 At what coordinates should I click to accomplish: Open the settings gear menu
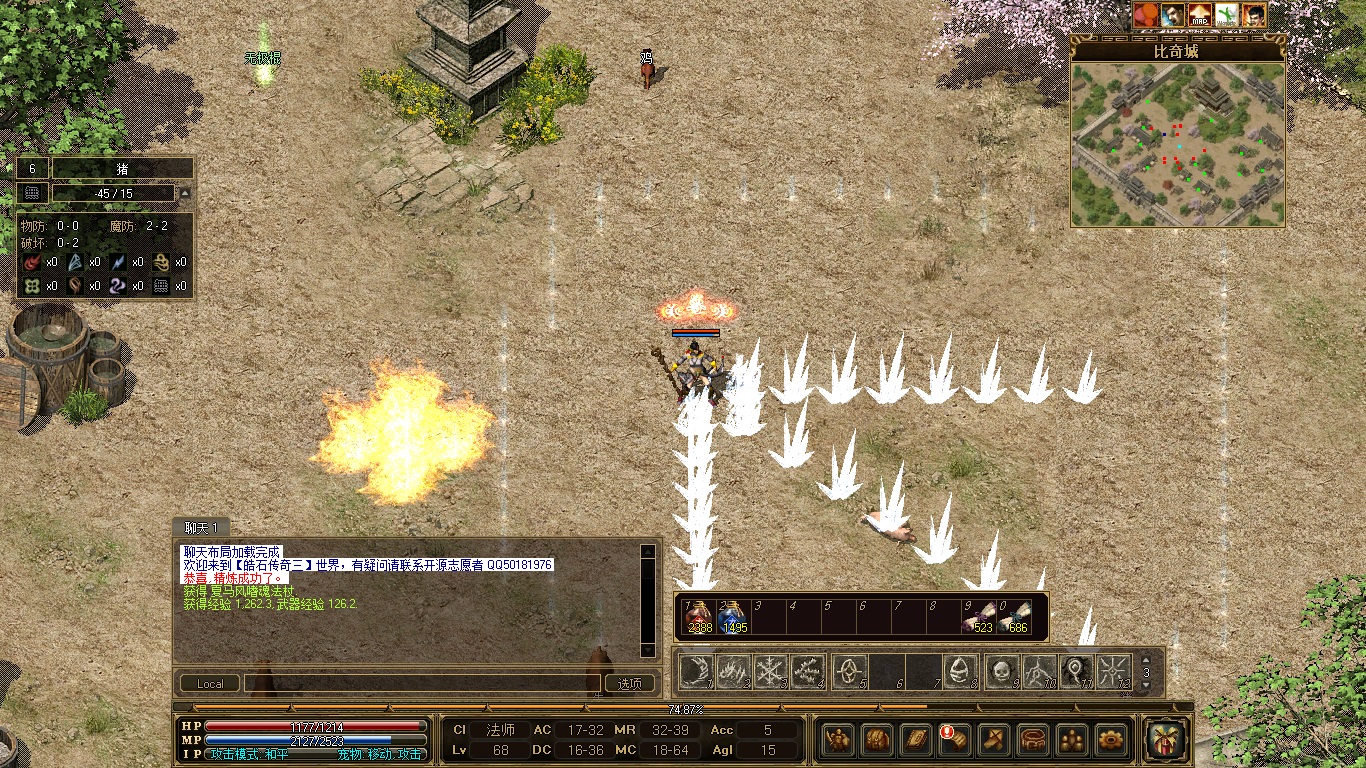point(1111,740)
